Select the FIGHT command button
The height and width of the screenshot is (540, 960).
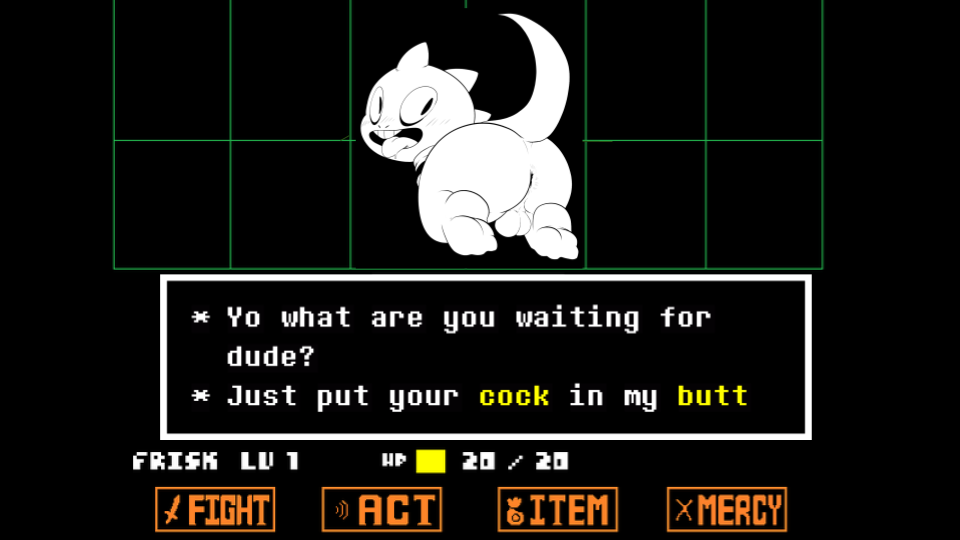click(215, 510)
